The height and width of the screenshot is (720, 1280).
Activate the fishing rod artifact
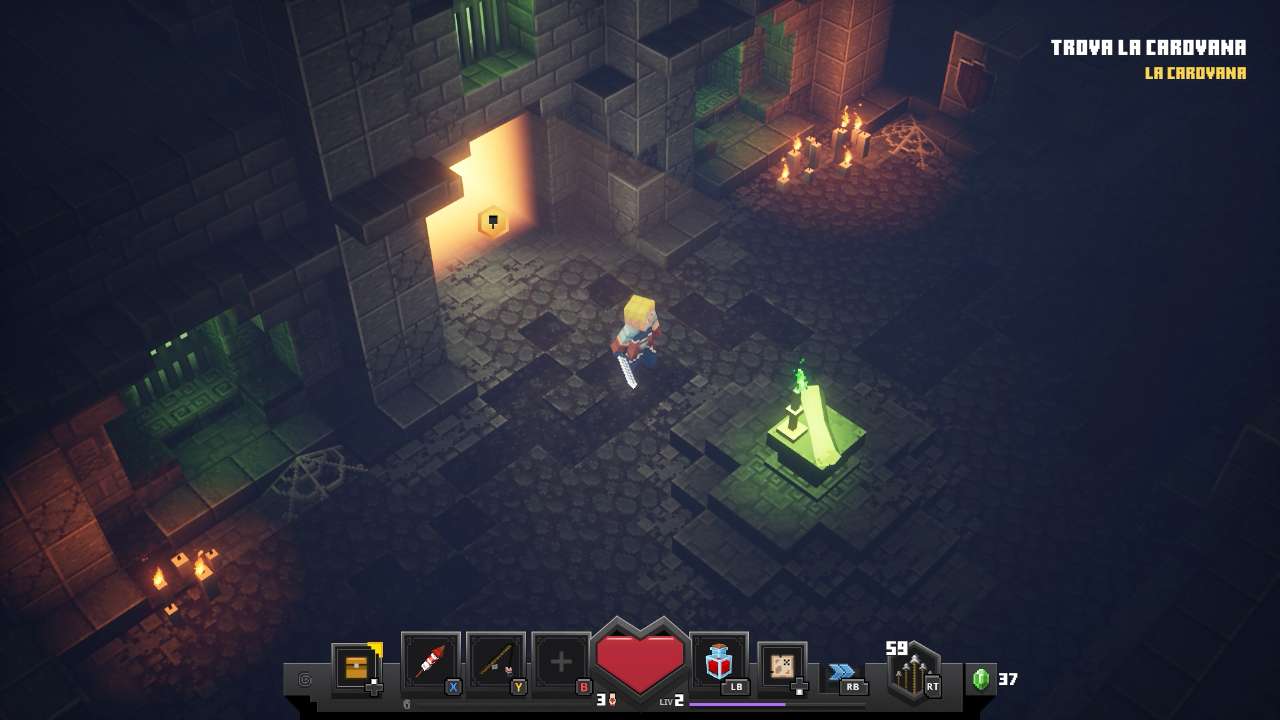coord(495,662)
